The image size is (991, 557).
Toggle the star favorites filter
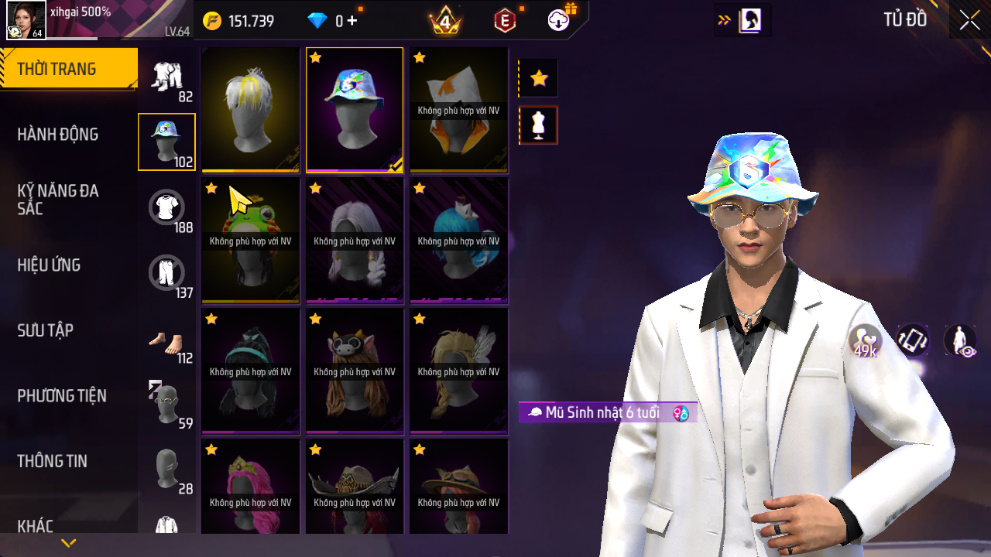538,78
